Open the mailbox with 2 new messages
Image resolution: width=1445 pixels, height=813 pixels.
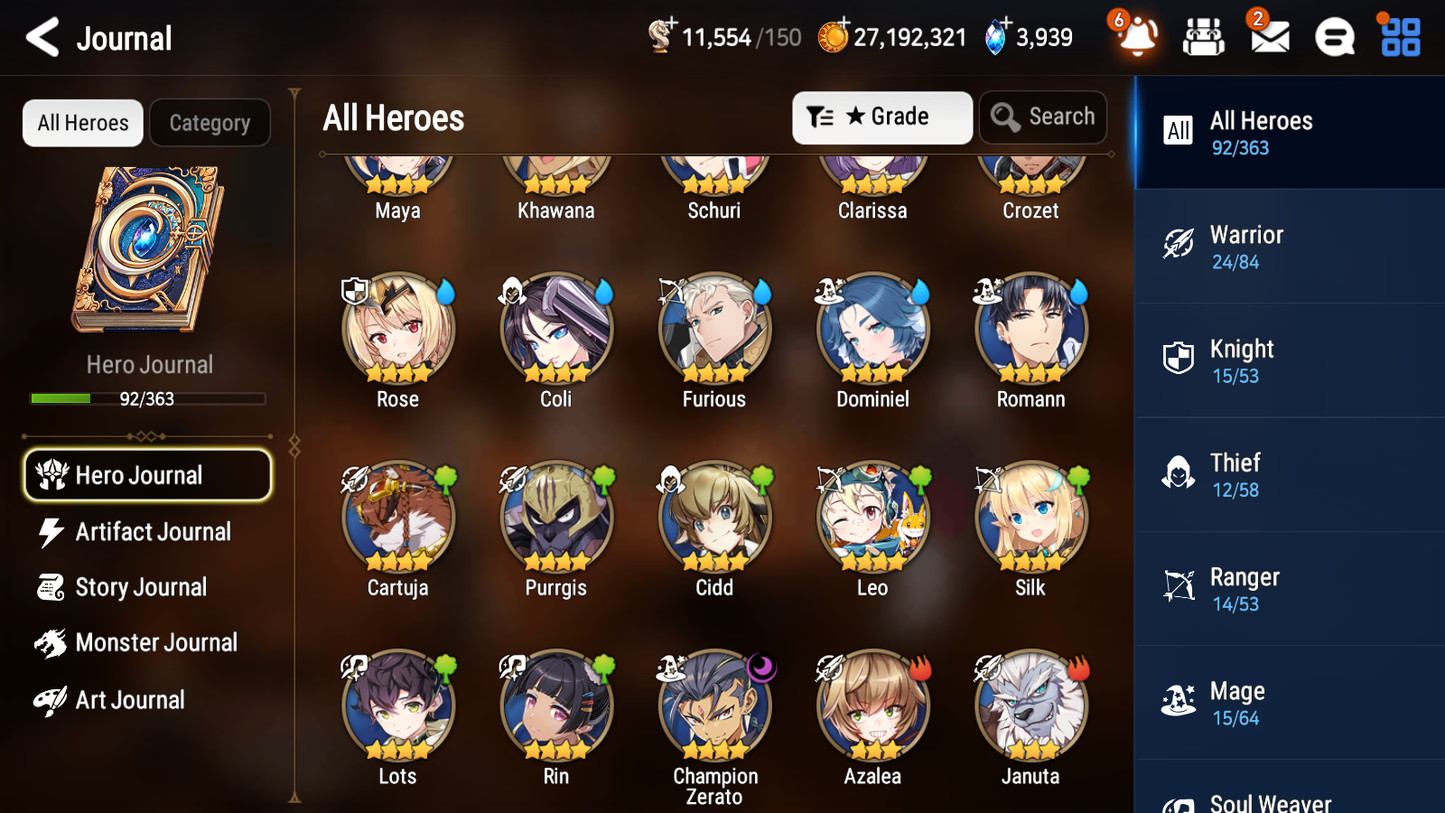[1268, 36]
